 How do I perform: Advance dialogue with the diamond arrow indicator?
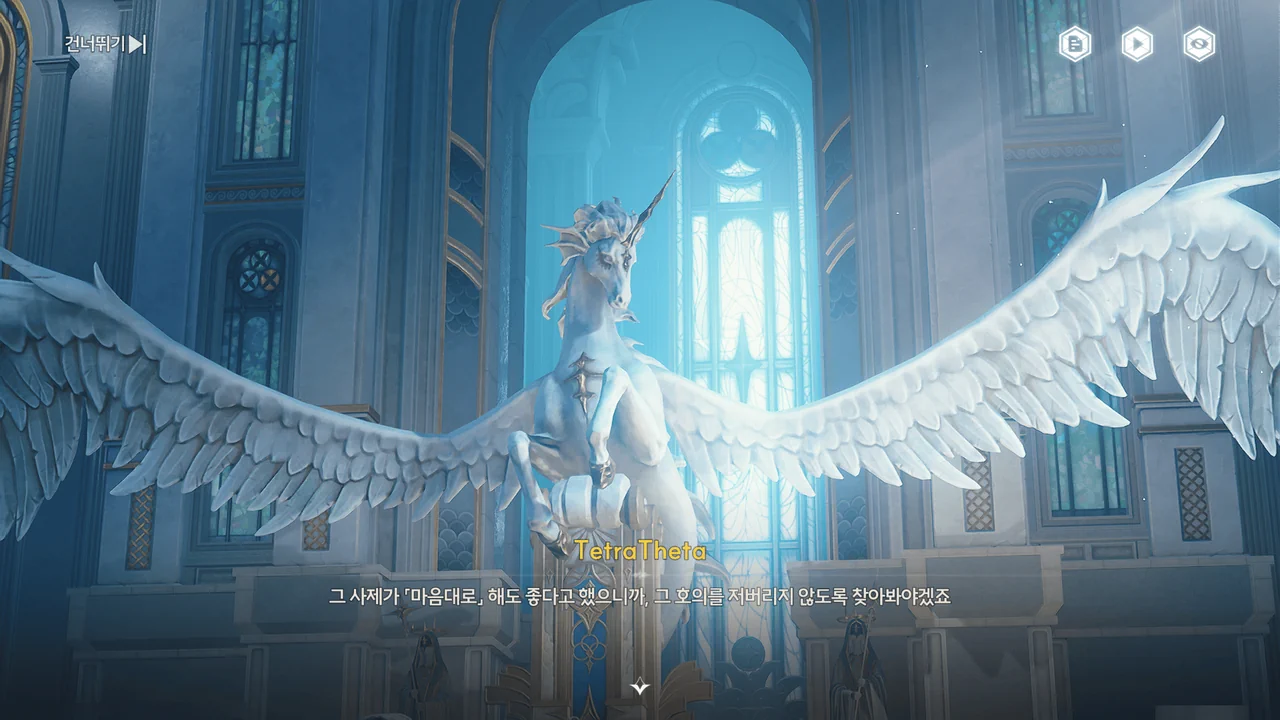[x=640, y=687]
